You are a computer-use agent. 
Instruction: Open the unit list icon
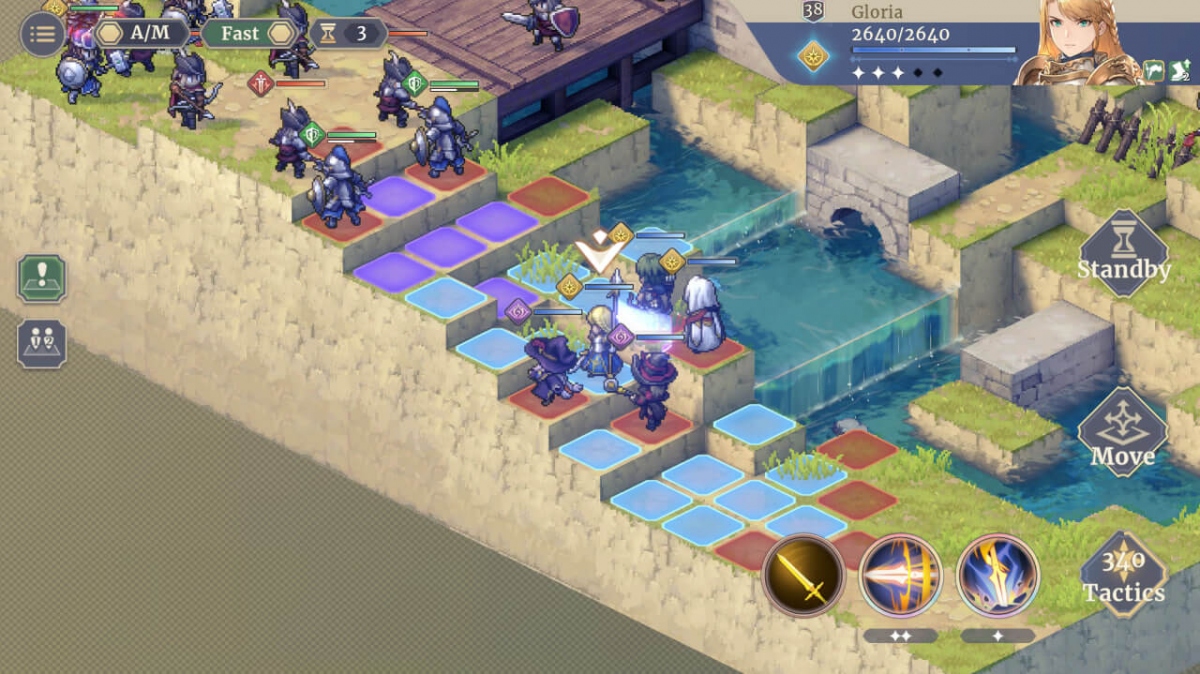42,344
